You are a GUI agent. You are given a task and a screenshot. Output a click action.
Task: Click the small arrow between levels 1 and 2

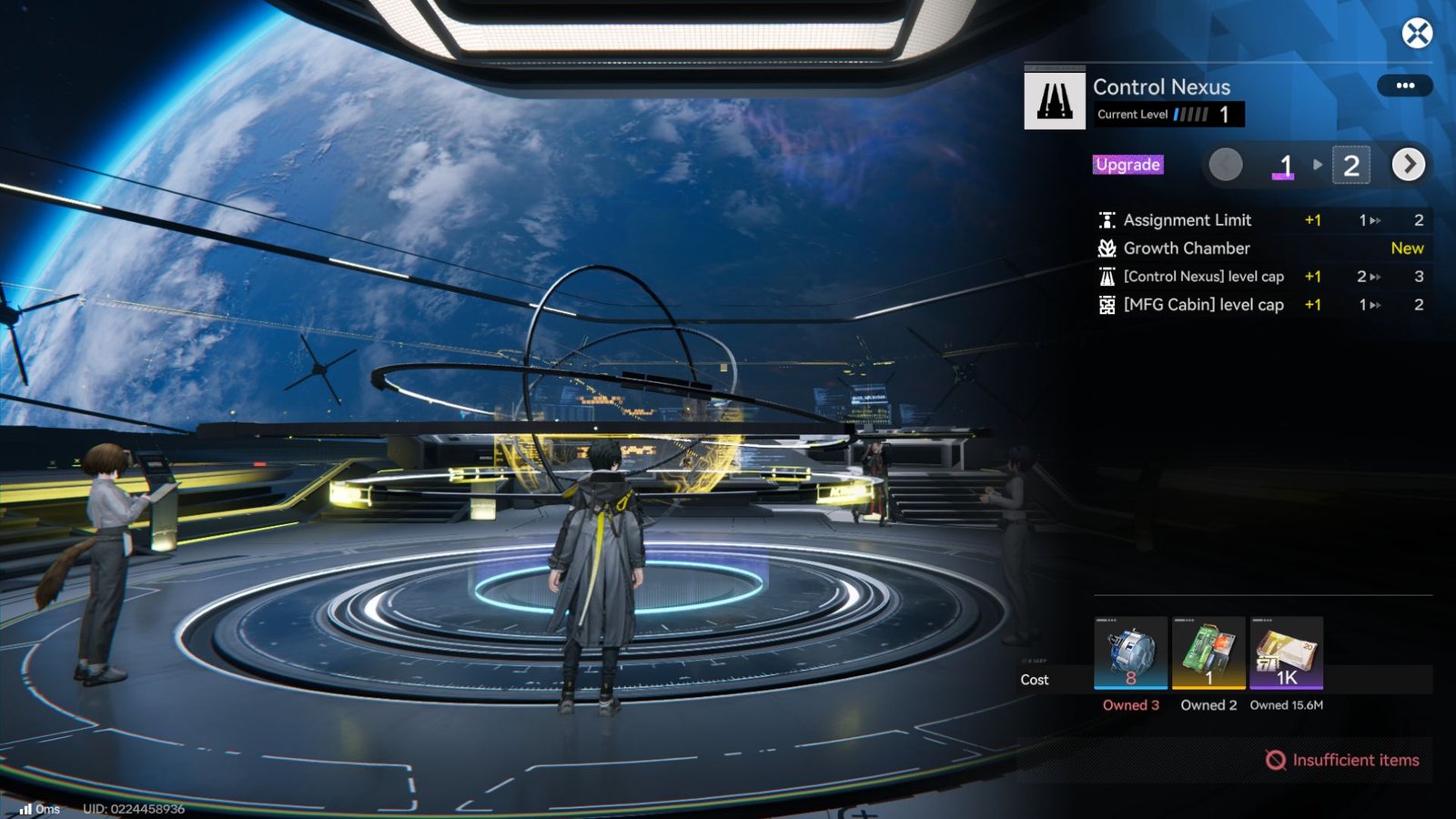pos(1316,166)
